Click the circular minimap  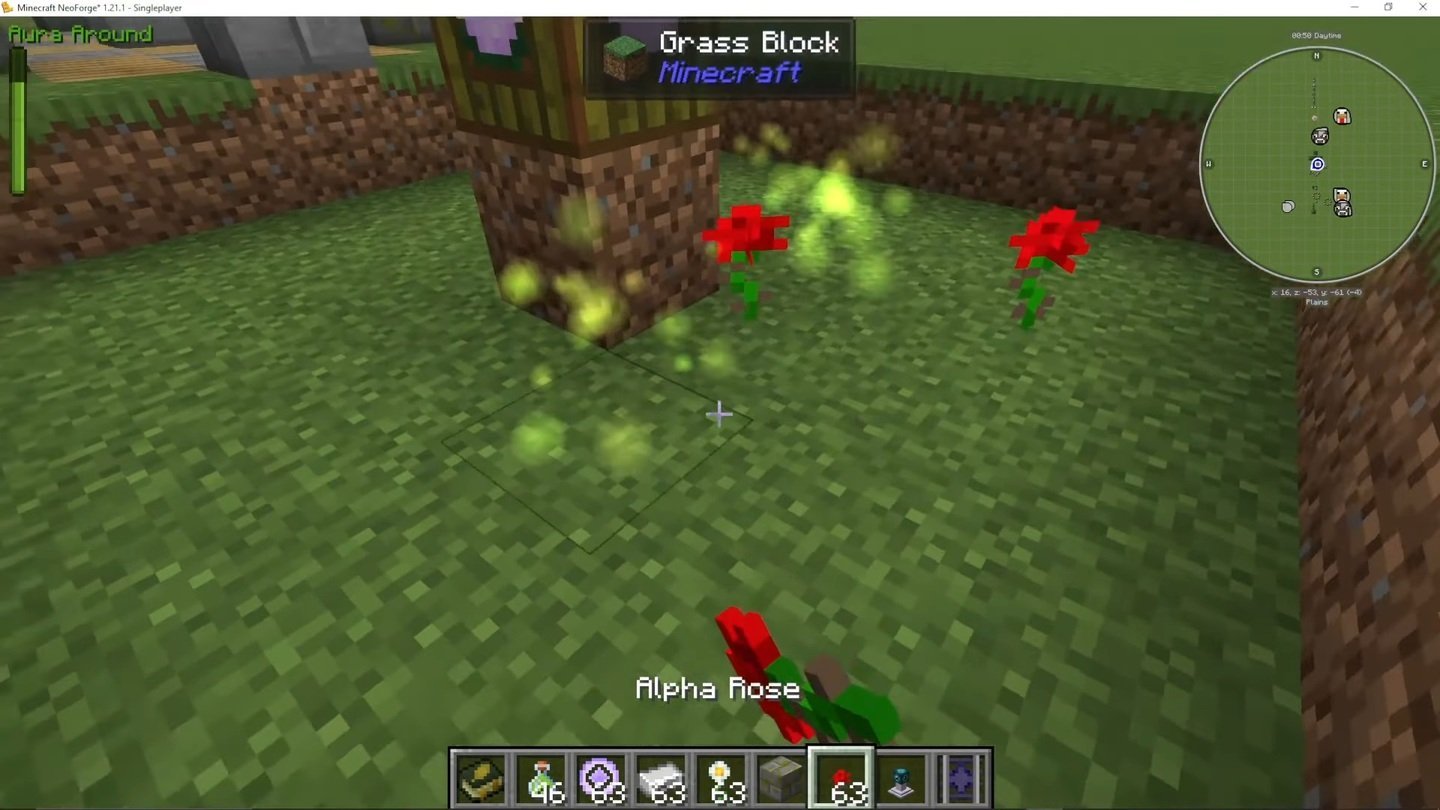click(1316, 165)
